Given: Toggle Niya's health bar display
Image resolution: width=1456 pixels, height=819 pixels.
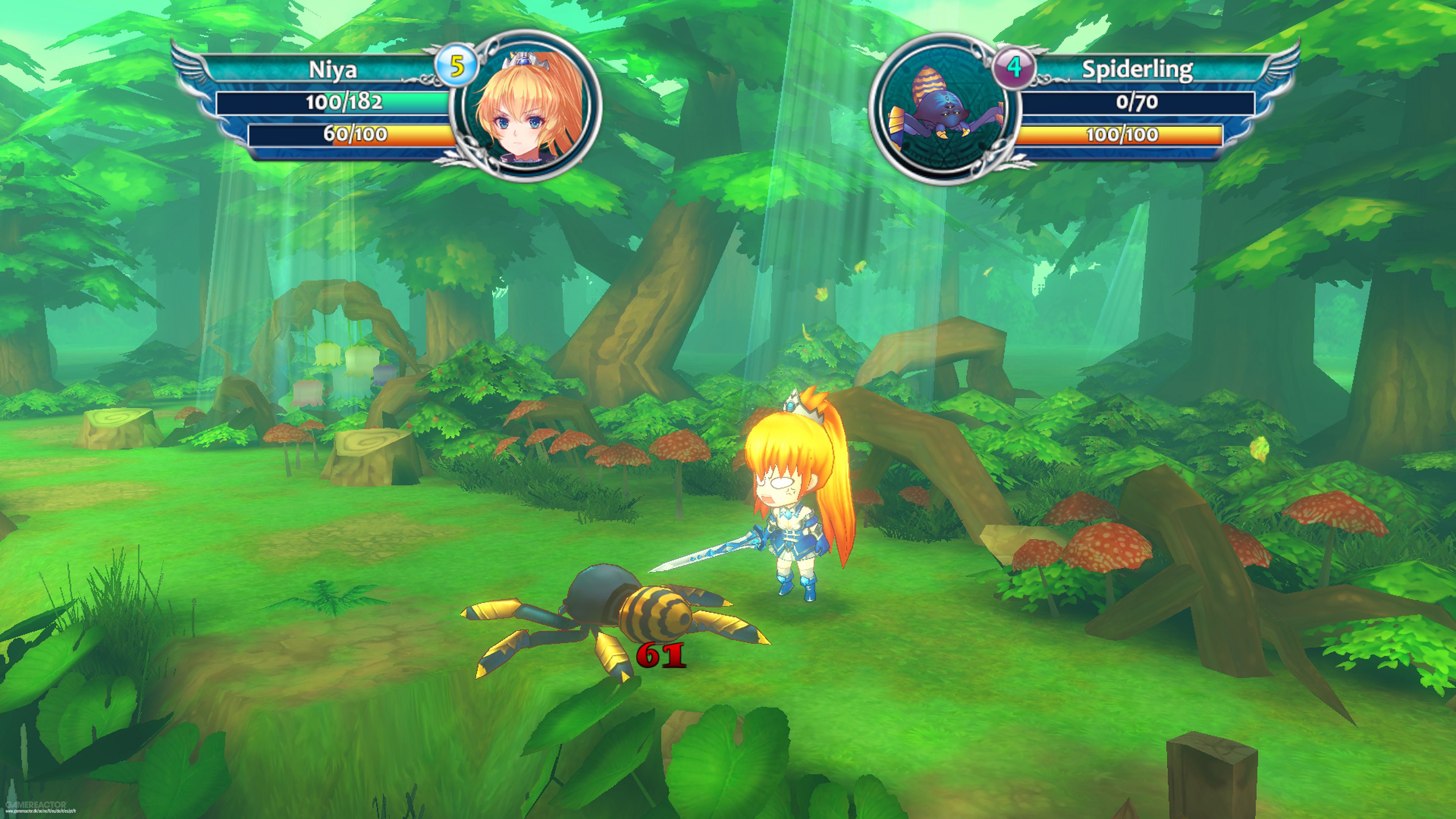Looking at the screenshot, I should (345, 104).
